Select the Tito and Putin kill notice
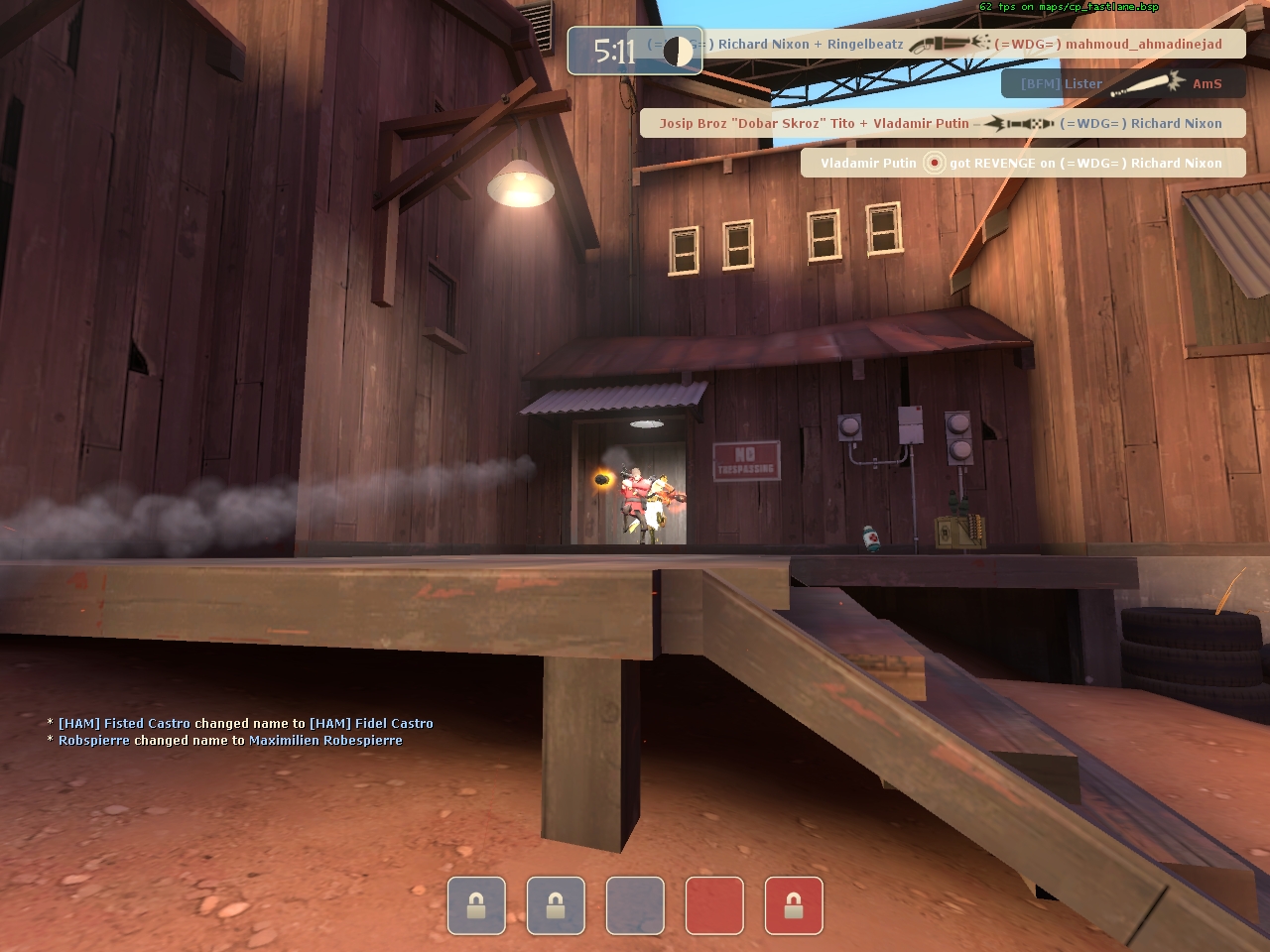Screen dimensions: 1270x952 (x=943, y=123)
